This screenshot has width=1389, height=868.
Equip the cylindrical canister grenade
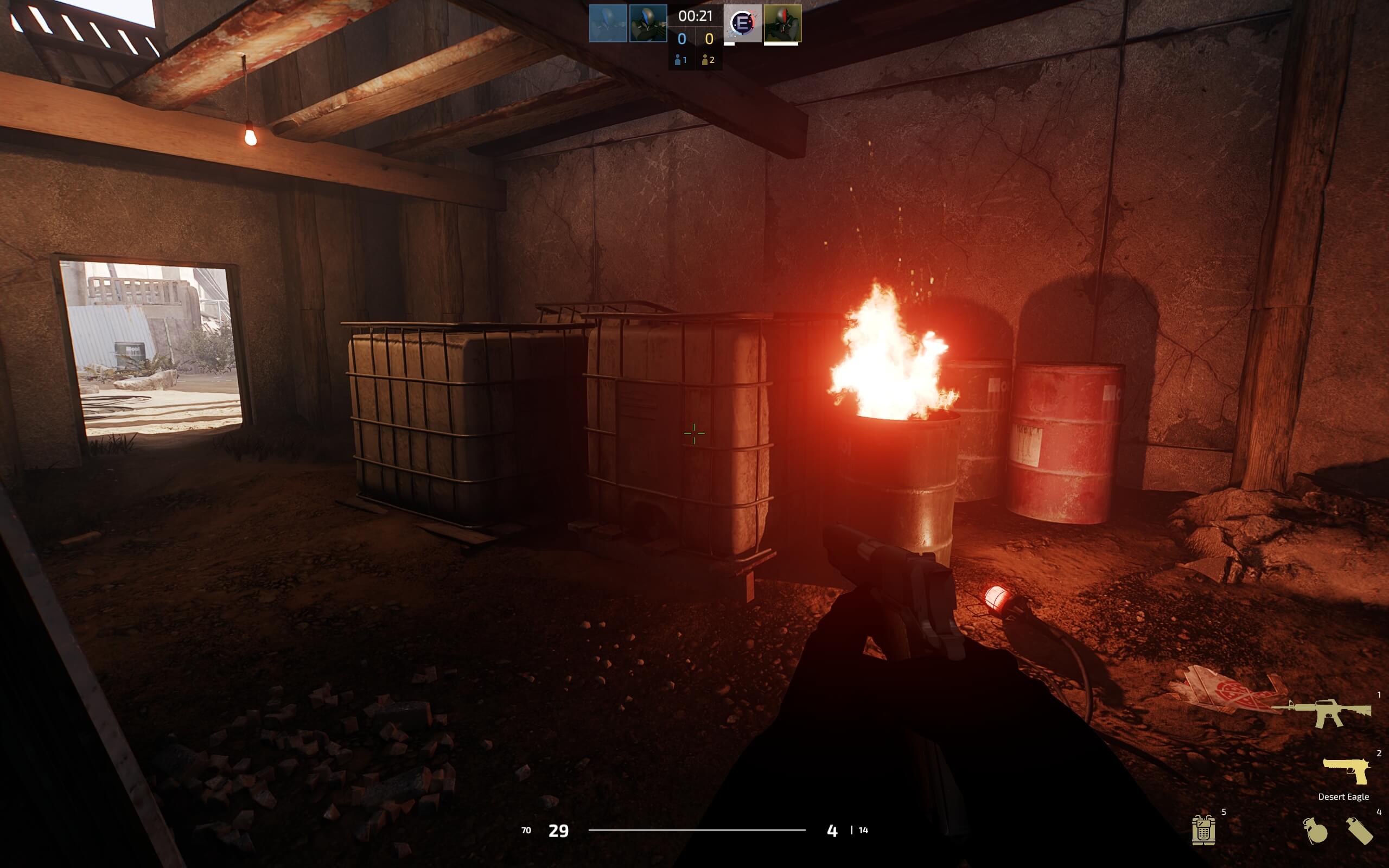click(1359, 831)
